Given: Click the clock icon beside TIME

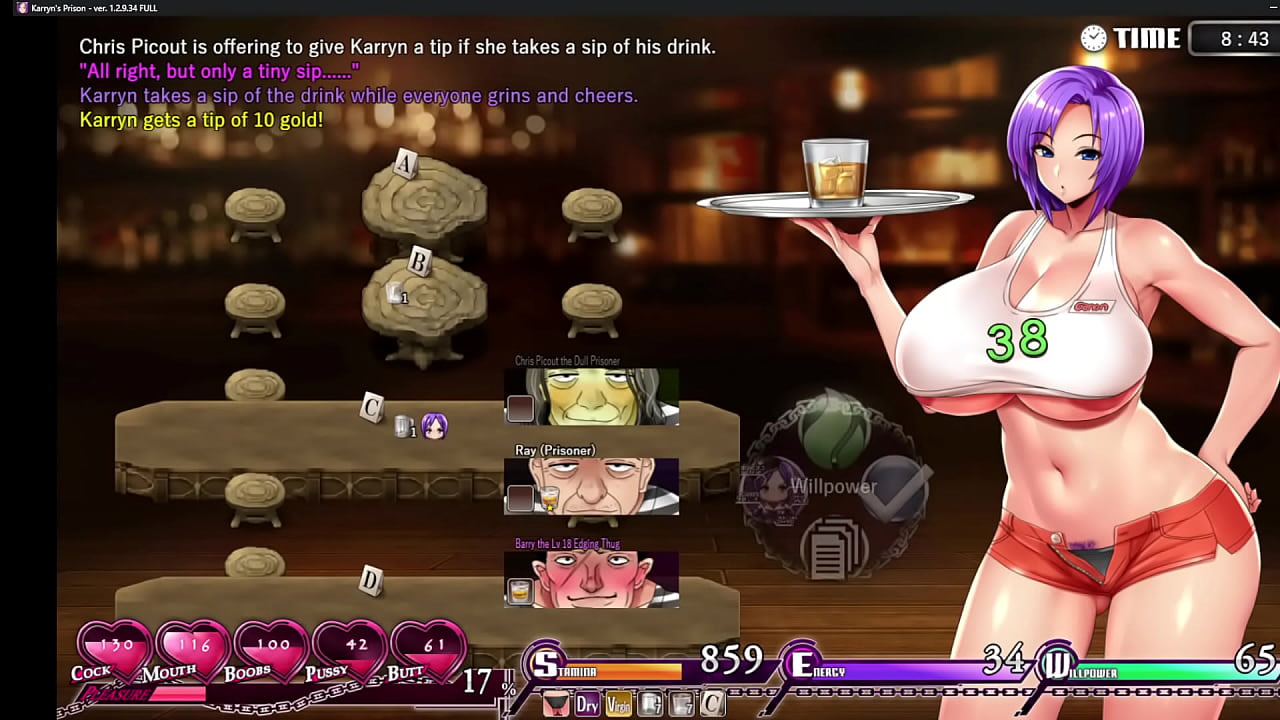Looking at the screenshot, I should coord(1092,38).
